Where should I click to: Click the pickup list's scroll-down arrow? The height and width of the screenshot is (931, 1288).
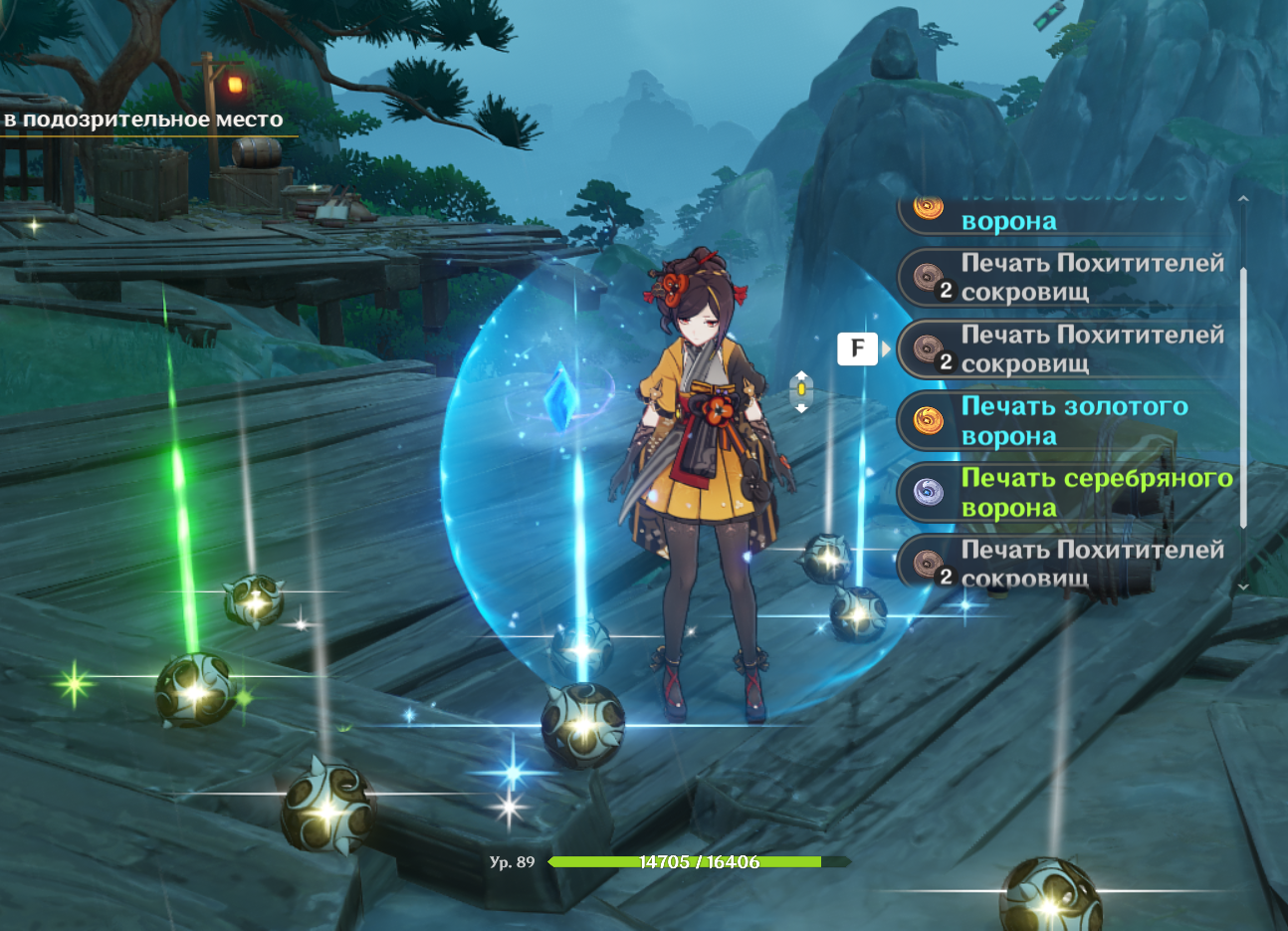[x=1243, y=587]
